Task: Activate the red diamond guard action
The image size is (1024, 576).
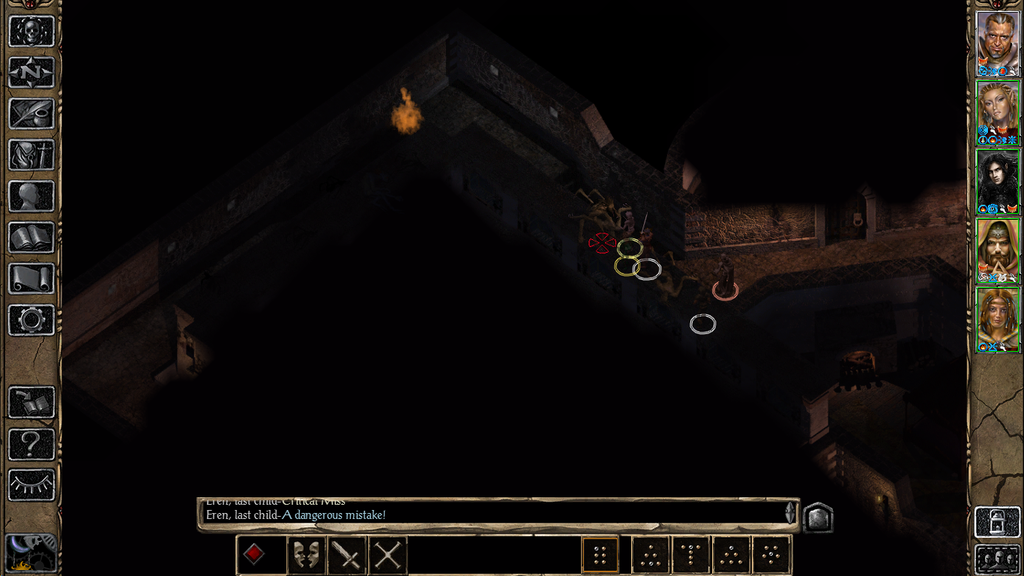Action: pos(254,554)
